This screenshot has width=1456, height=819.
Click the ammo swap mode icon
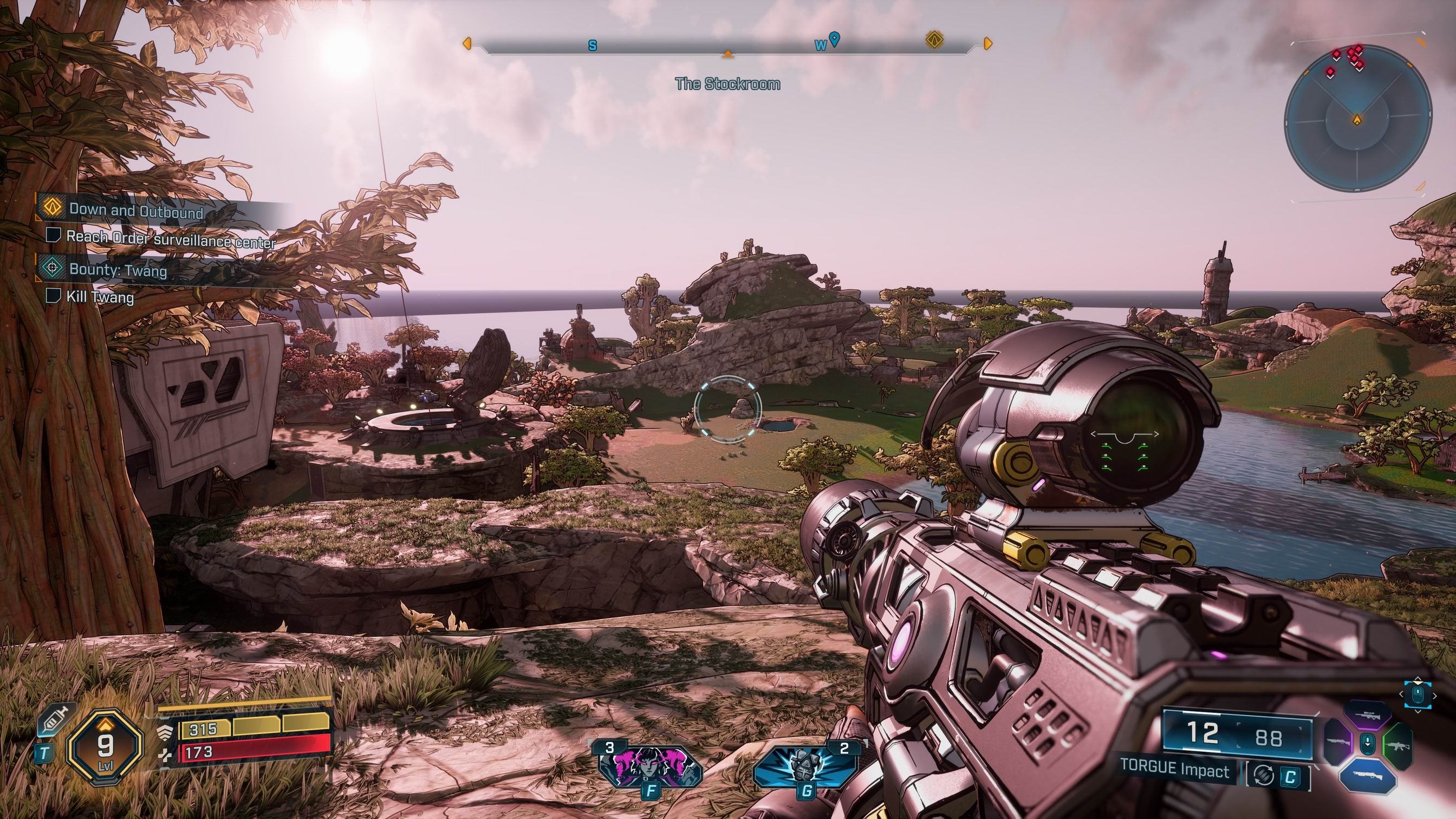click(1264, 776)
